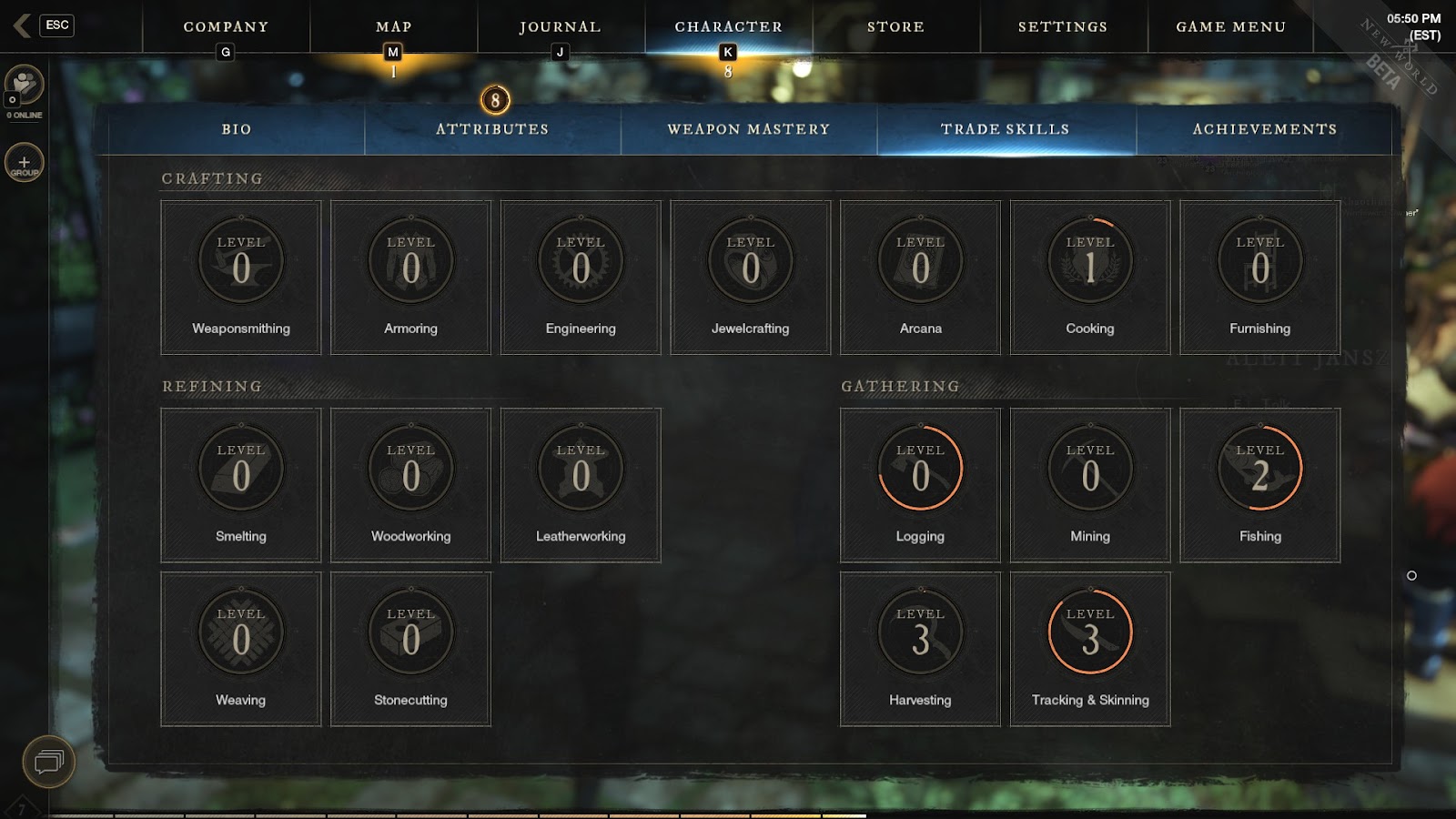Select the Cooking skill tile
This screenshot has width=1456, height=819.
pos(1090,278)
